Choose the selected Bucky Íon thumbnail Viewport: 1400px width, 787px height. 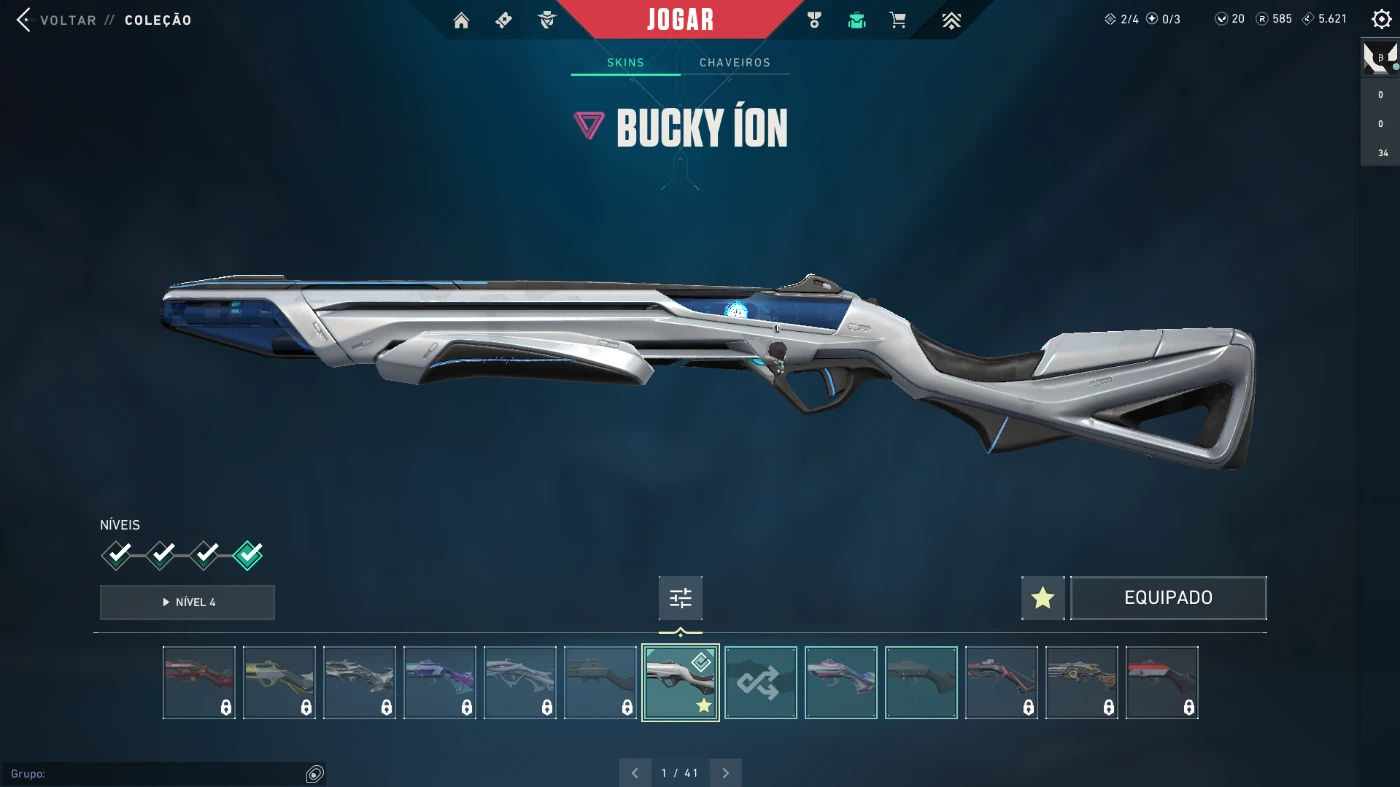coord(680,682)
